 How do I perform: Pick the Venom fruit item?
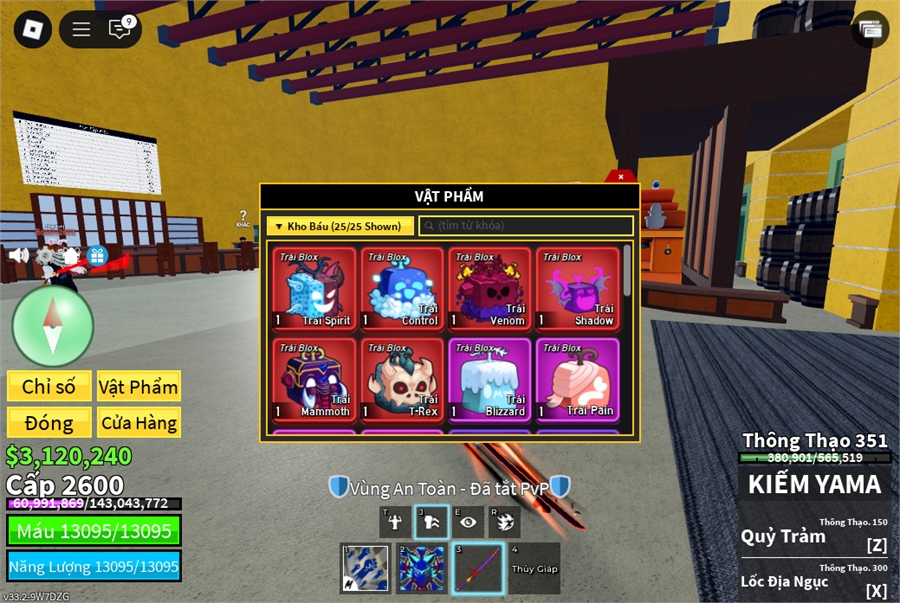pos(490,289)
